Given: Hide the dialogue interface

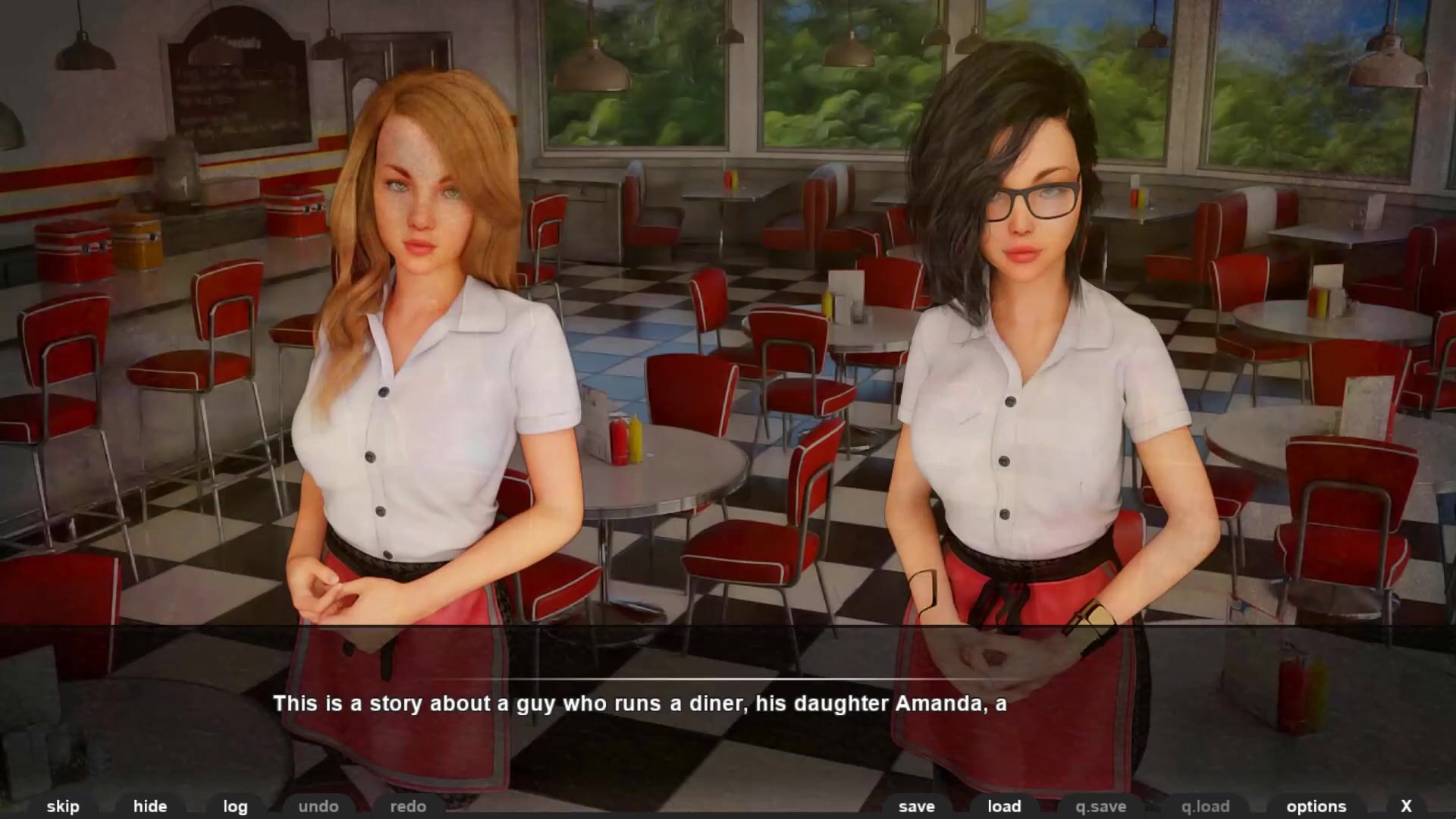Looking at the screenshot, I should tap(150, 806).
